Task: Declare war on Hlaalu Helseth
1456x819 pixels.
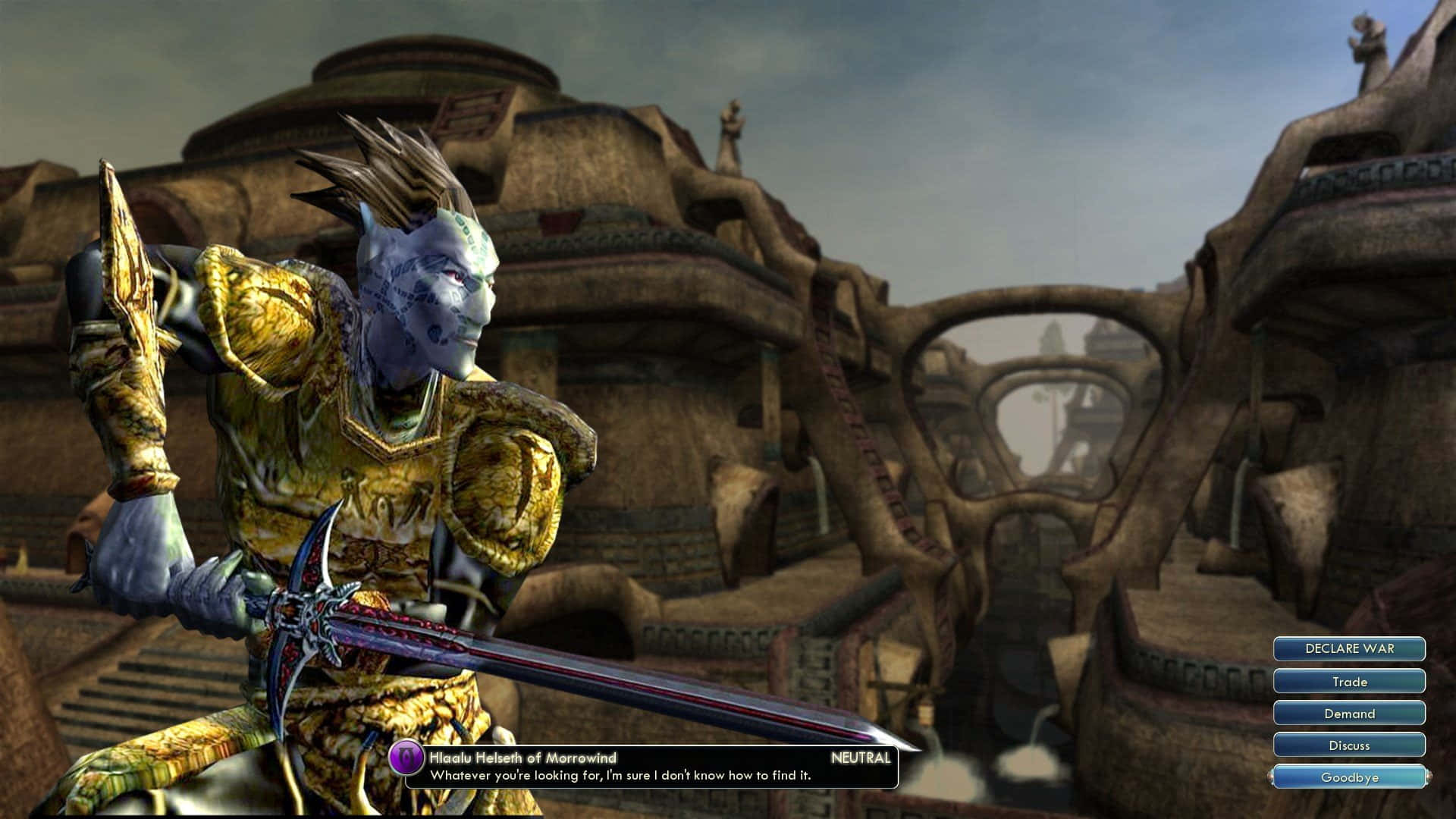Action: pos(1349,649)
